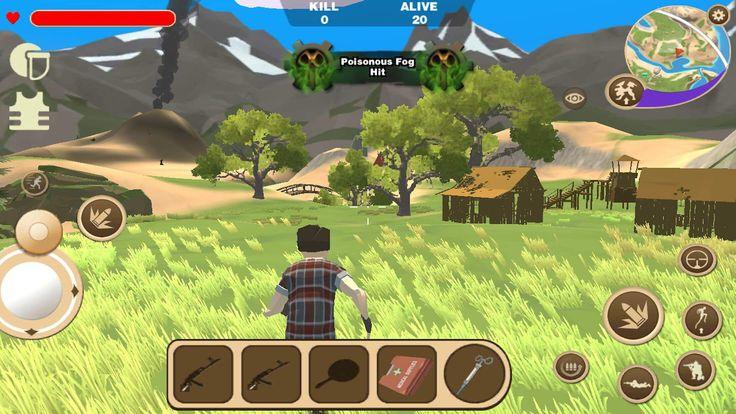Select the frying pan slot
Viewport: 736px width, 414px height.
coord(338,373)
